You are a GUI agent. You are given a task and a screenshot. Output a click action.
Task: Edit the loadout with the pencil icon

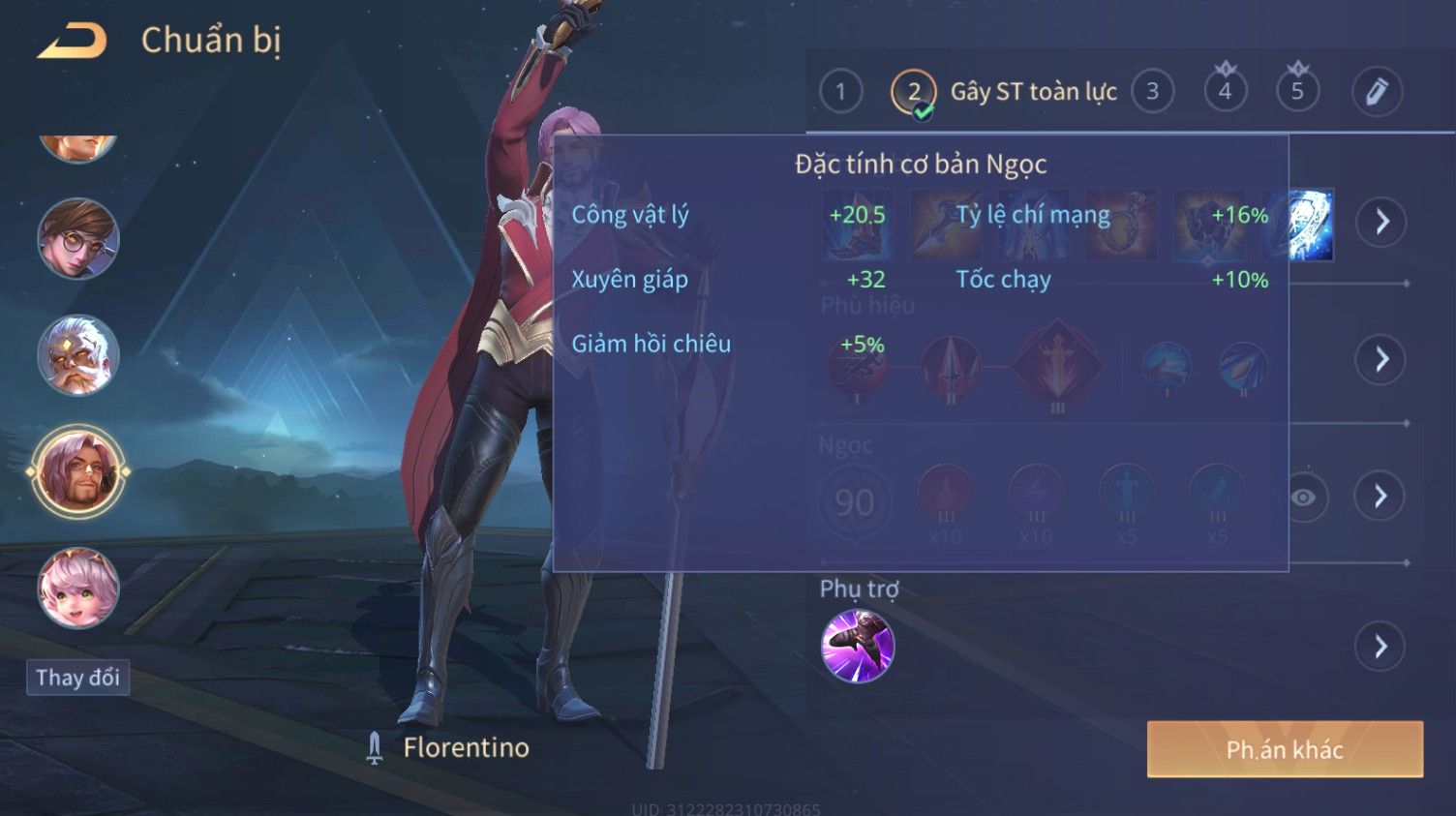click(x=1377, y=92)
